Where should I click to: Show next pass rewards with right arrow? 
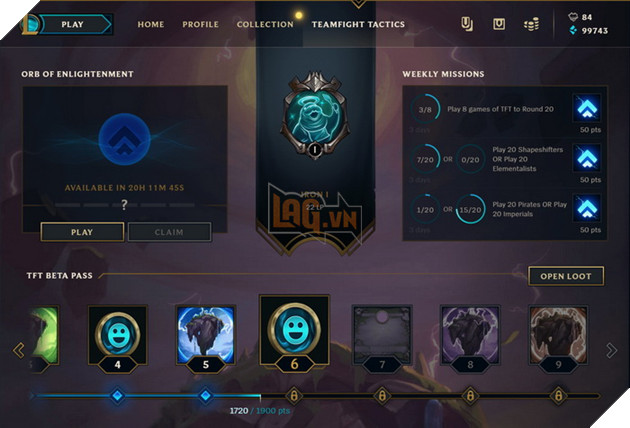[x=612, y=350]
